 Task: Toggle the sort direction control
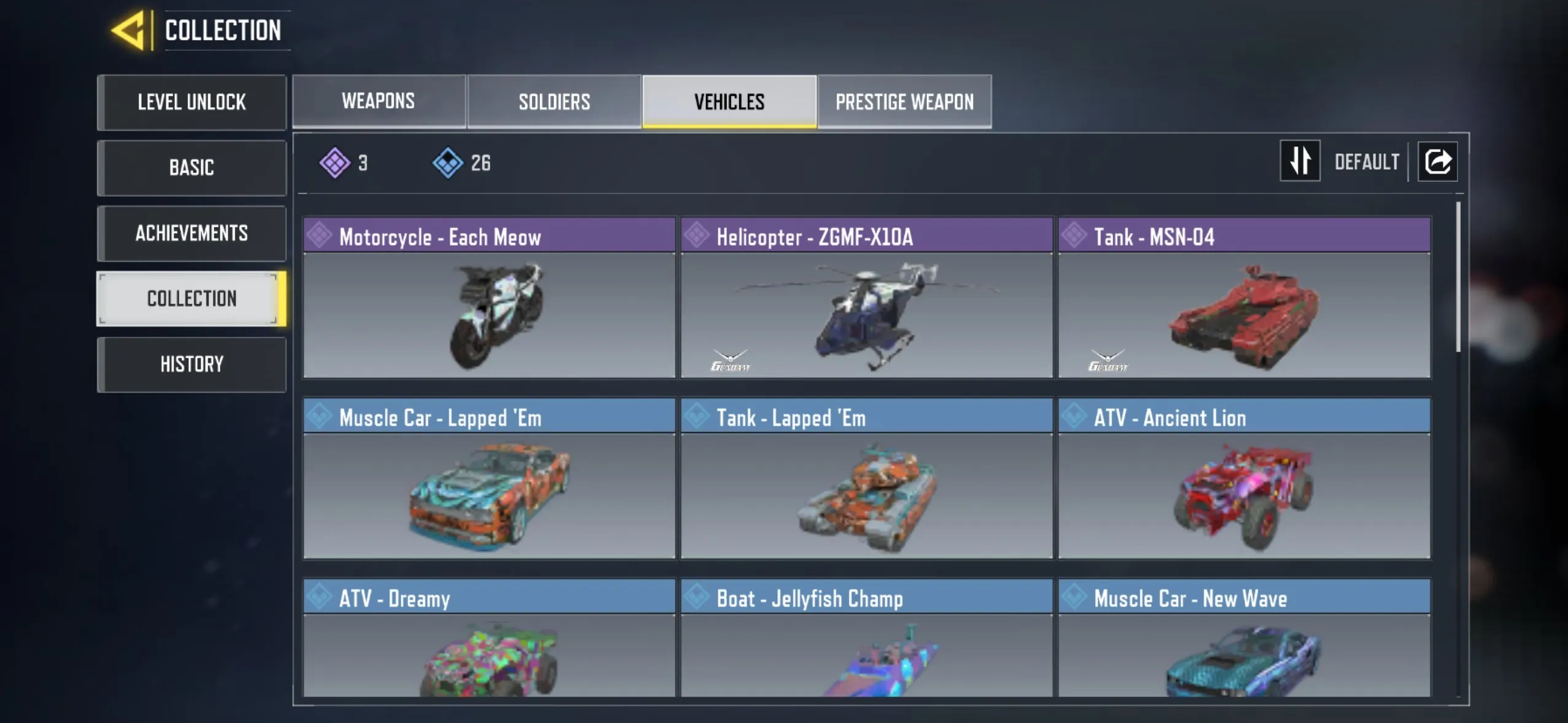pos(1301,161)
